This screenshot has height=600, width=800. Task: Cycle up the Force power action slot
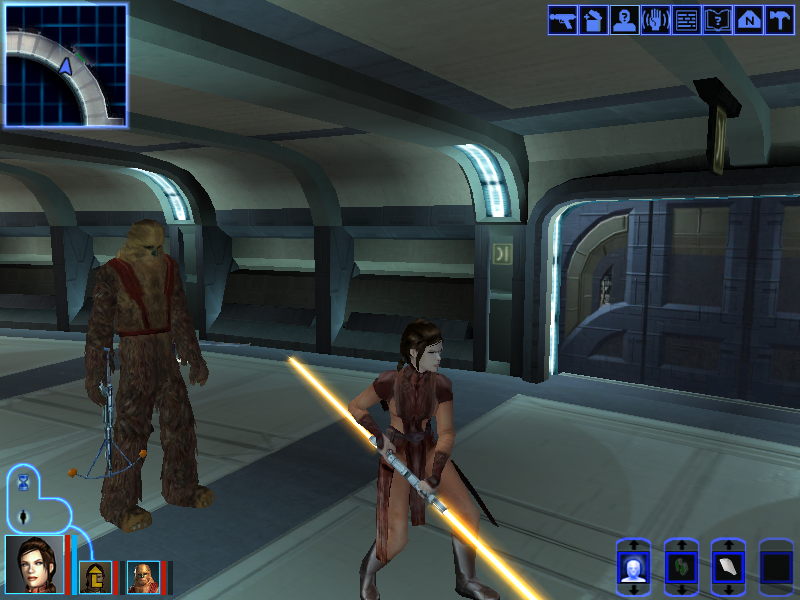[633, 546]
